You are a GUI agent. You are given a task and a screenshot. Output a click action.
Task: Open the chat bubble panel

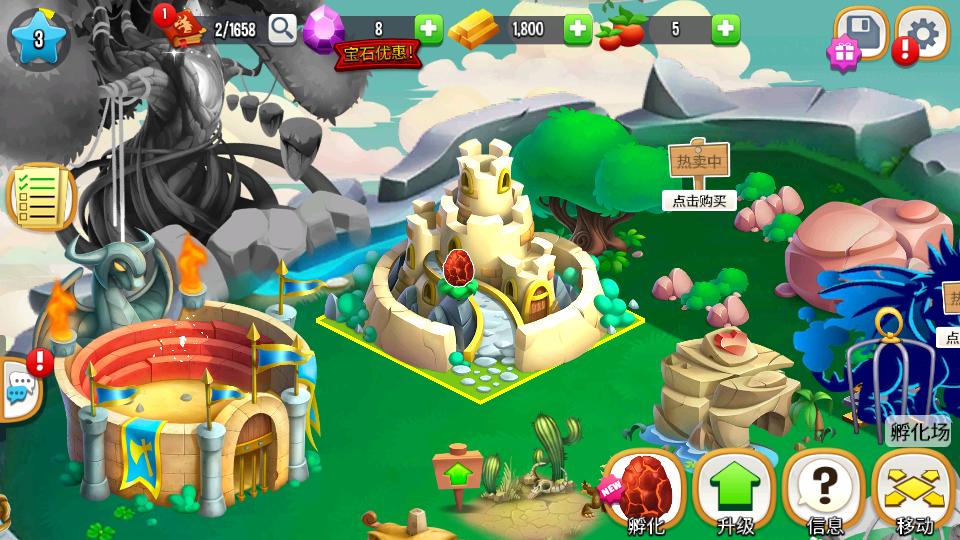click(19, 389)
